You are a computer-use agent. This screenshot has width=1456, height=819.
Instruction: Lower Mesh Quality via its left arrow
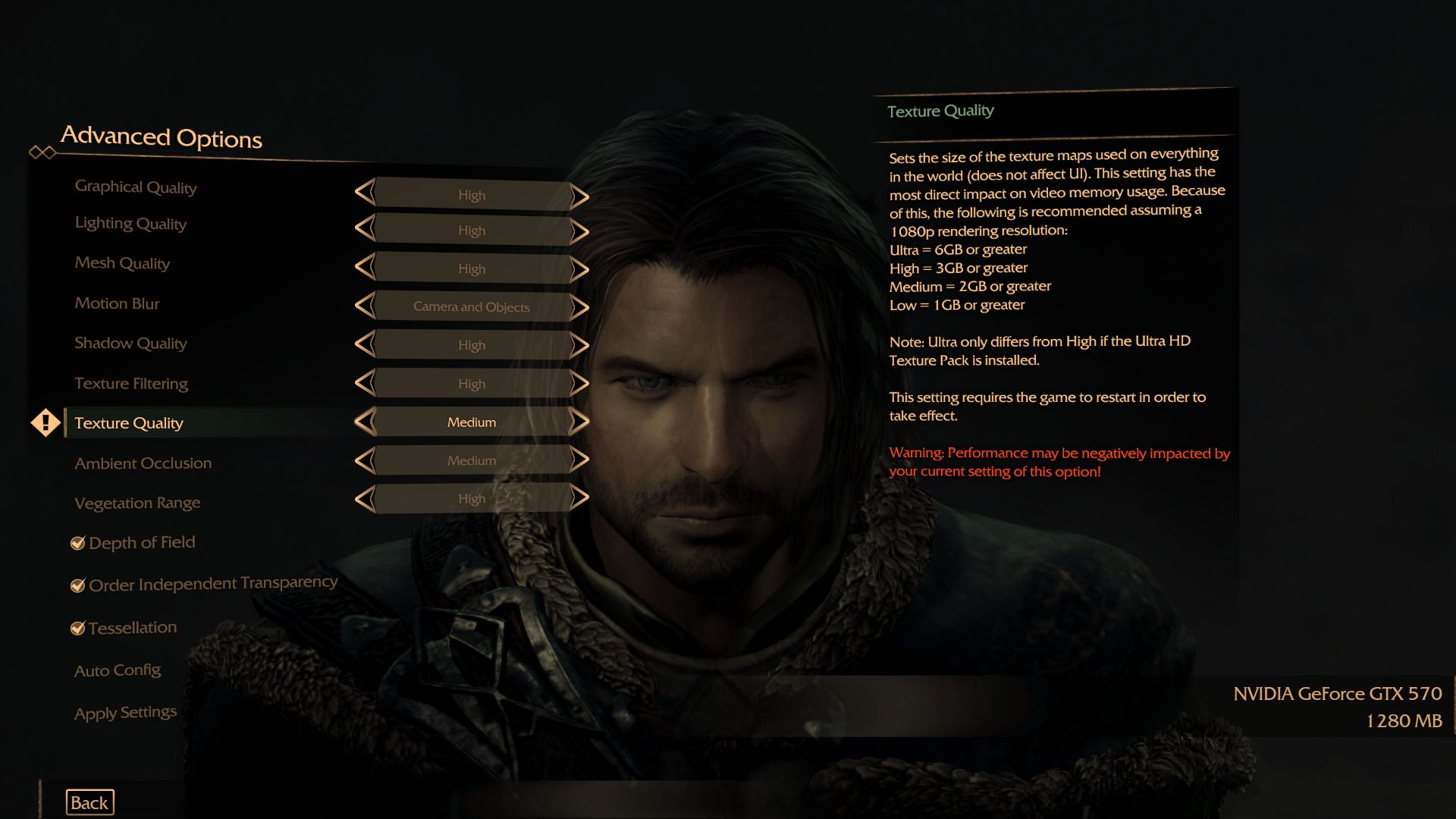click(366, 268)
